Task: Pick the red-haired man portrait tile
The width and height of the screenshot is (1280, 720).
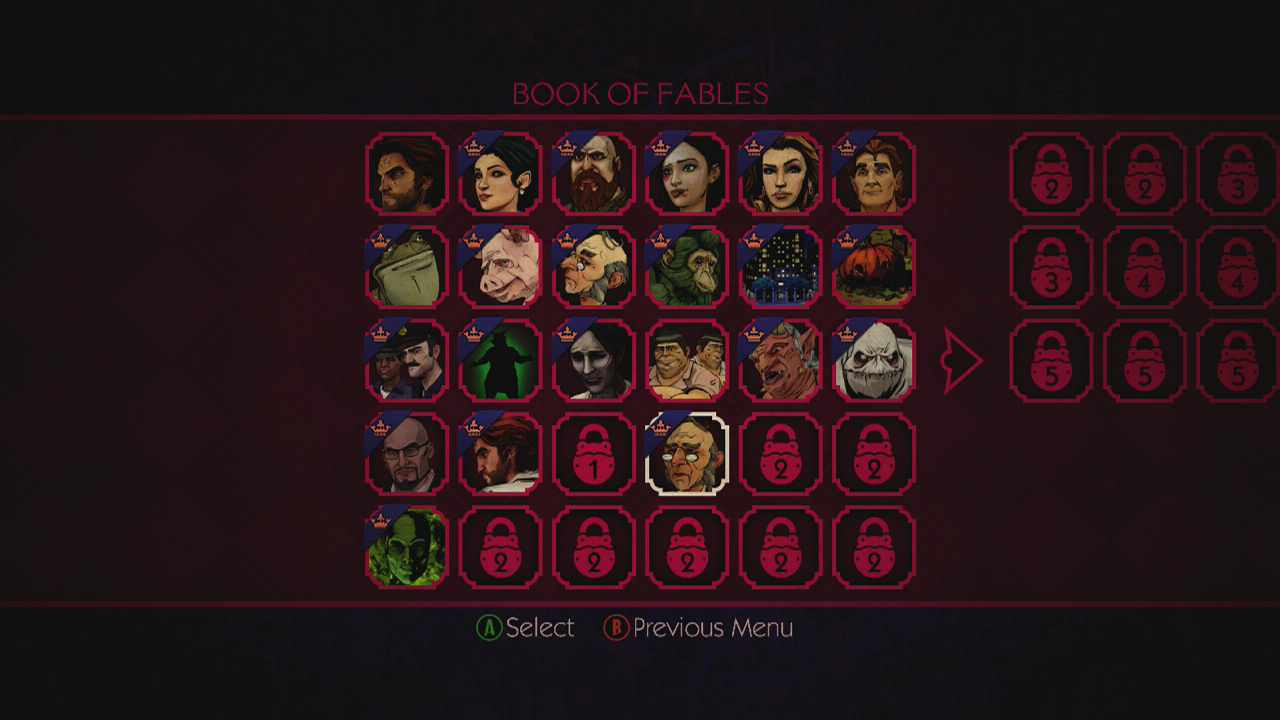Action: pos(874,174)
